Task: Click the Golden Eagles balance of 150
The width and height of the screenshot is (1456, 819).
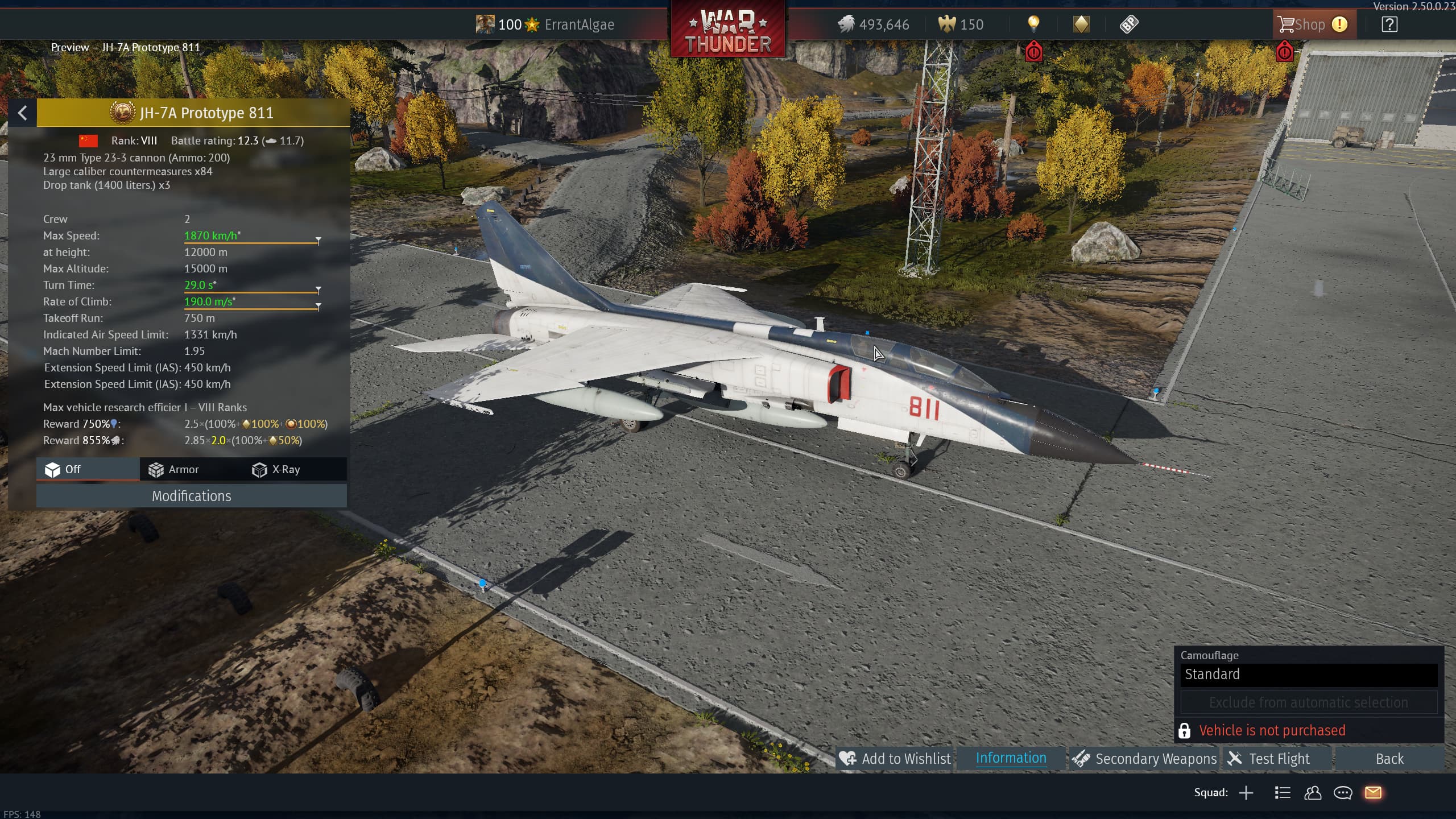Action: [961, 24]
